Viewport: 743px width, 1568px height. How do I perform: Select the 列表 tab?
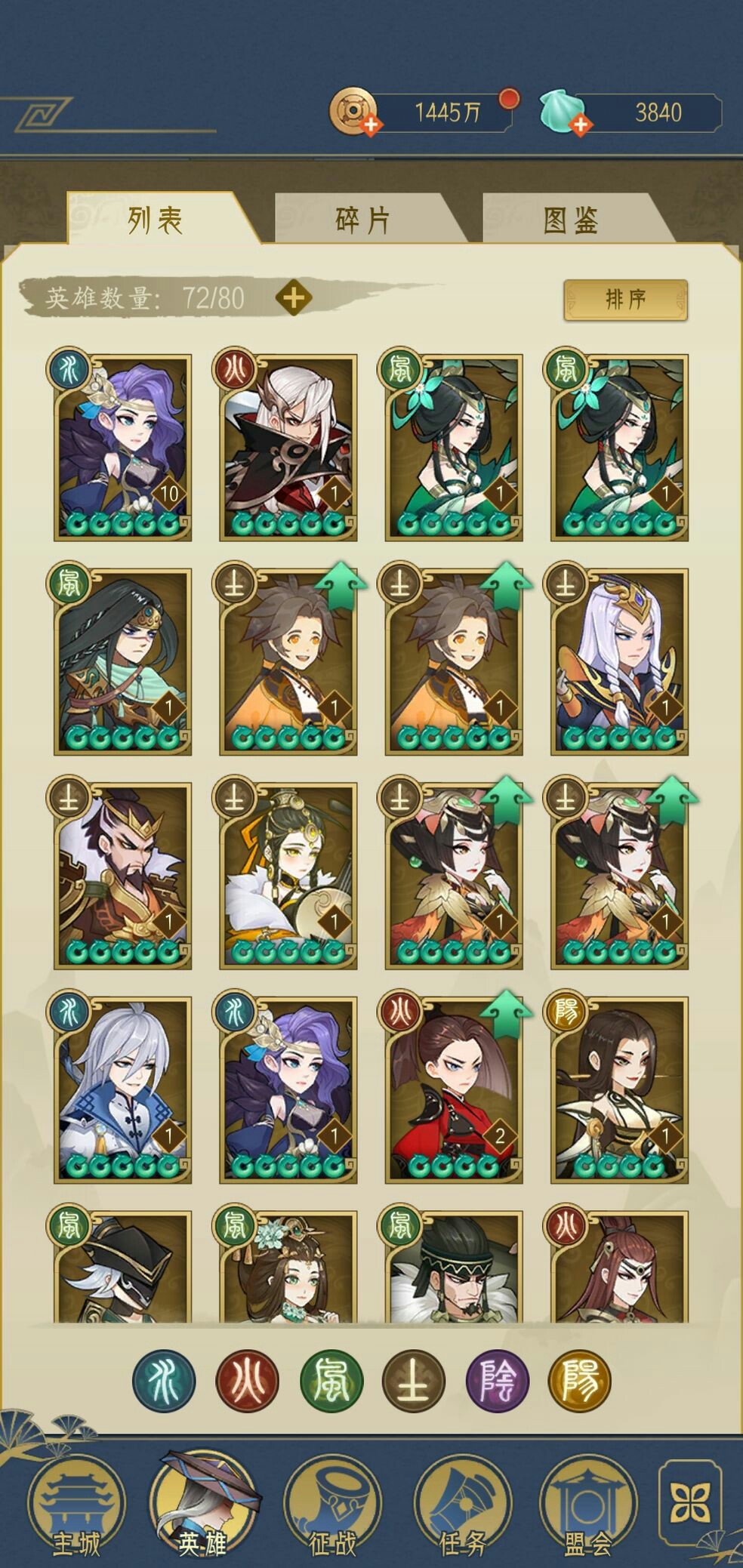156,220
